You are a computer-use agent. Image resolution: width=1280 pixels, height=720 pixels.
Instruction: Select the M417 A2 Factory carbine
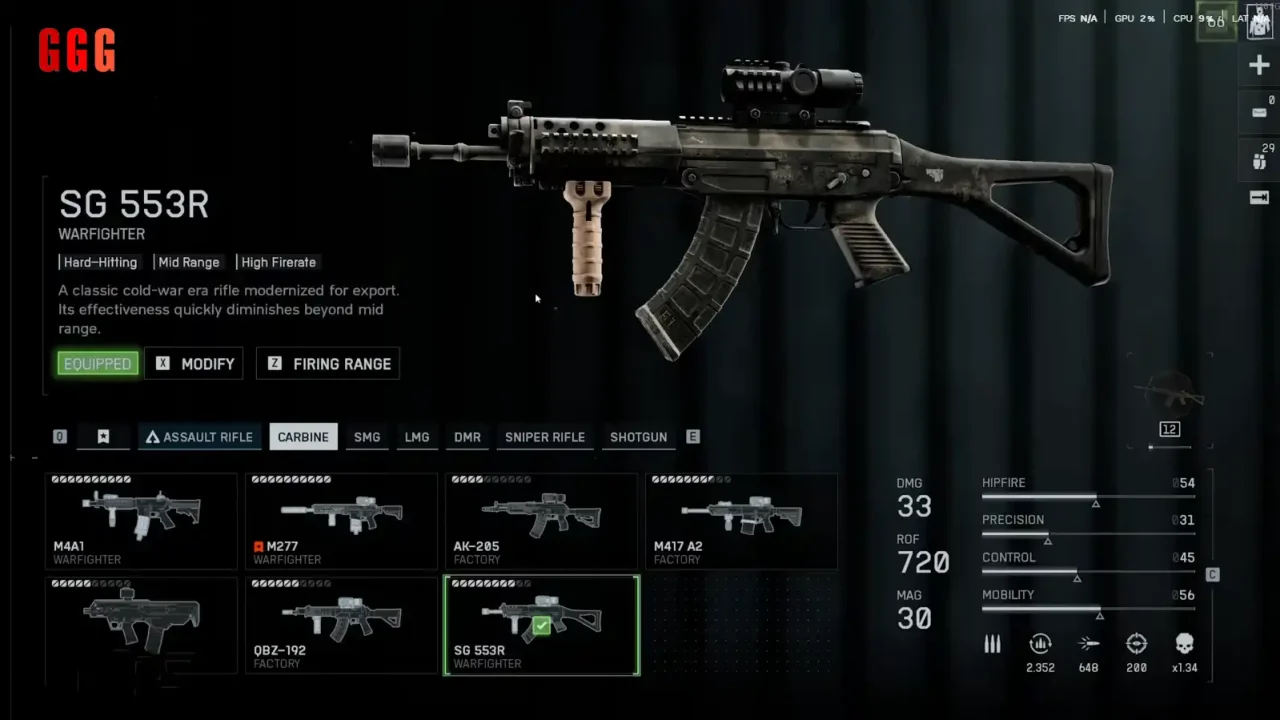pos(741,521)
